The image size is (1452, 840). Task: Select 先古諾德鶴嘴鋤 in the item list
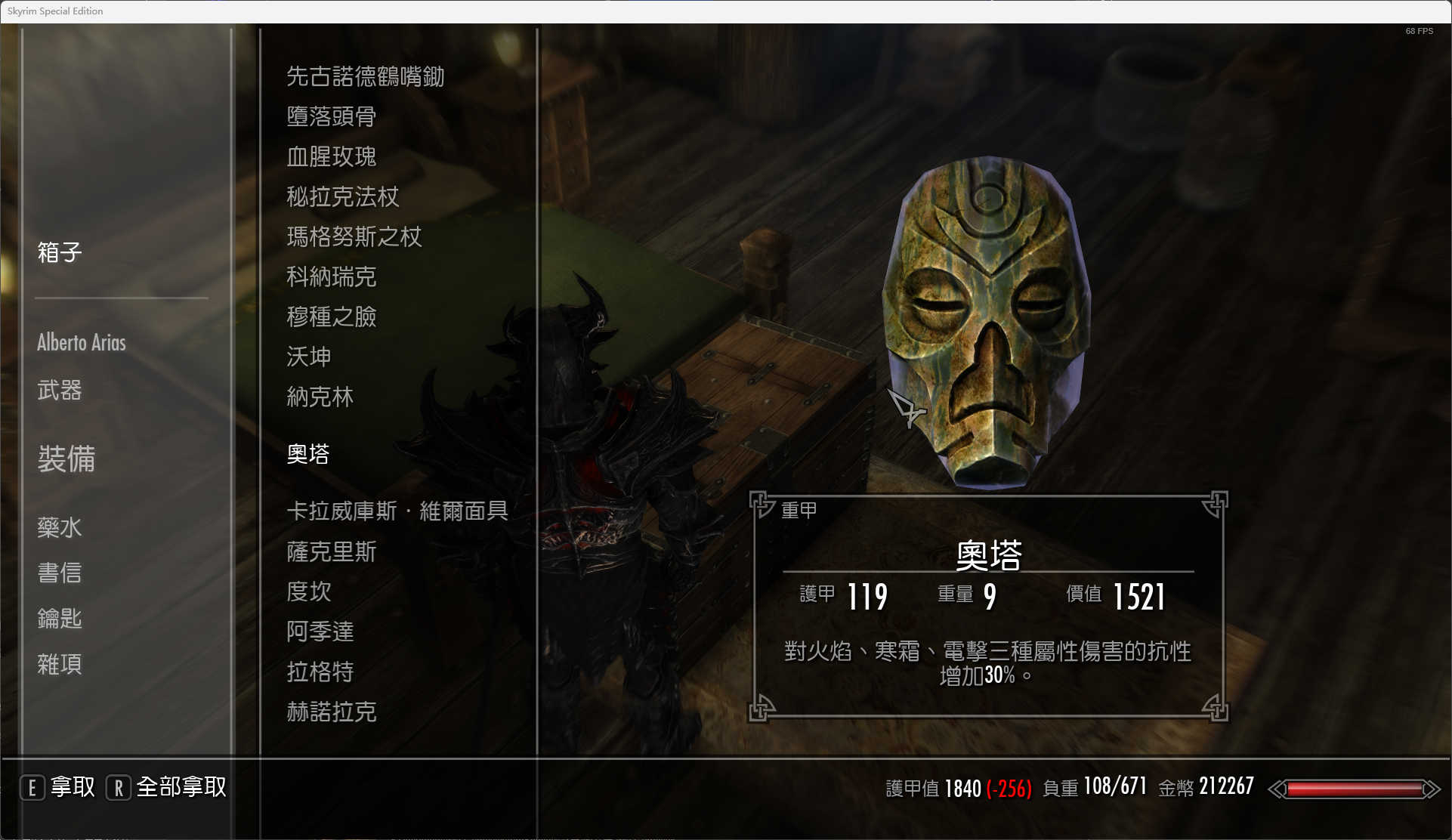coord(365,76)
